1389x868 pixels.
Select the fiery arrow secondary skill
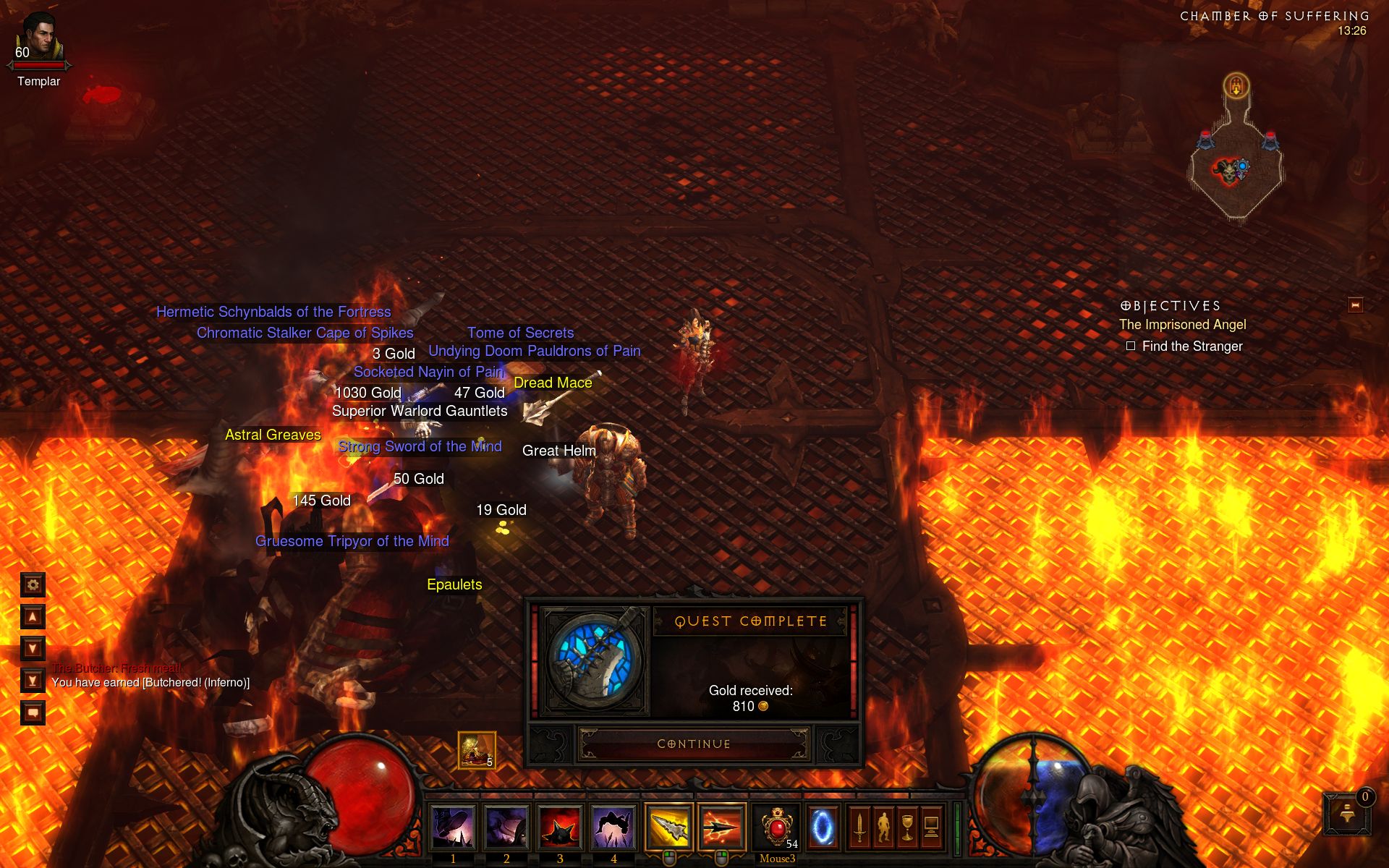coord(722,827)
